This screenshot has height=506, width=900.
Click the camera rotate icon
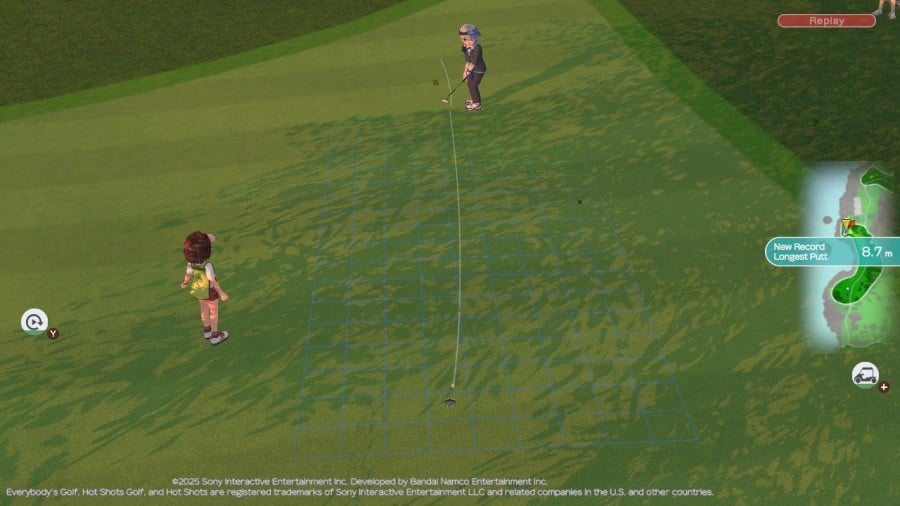34,321
